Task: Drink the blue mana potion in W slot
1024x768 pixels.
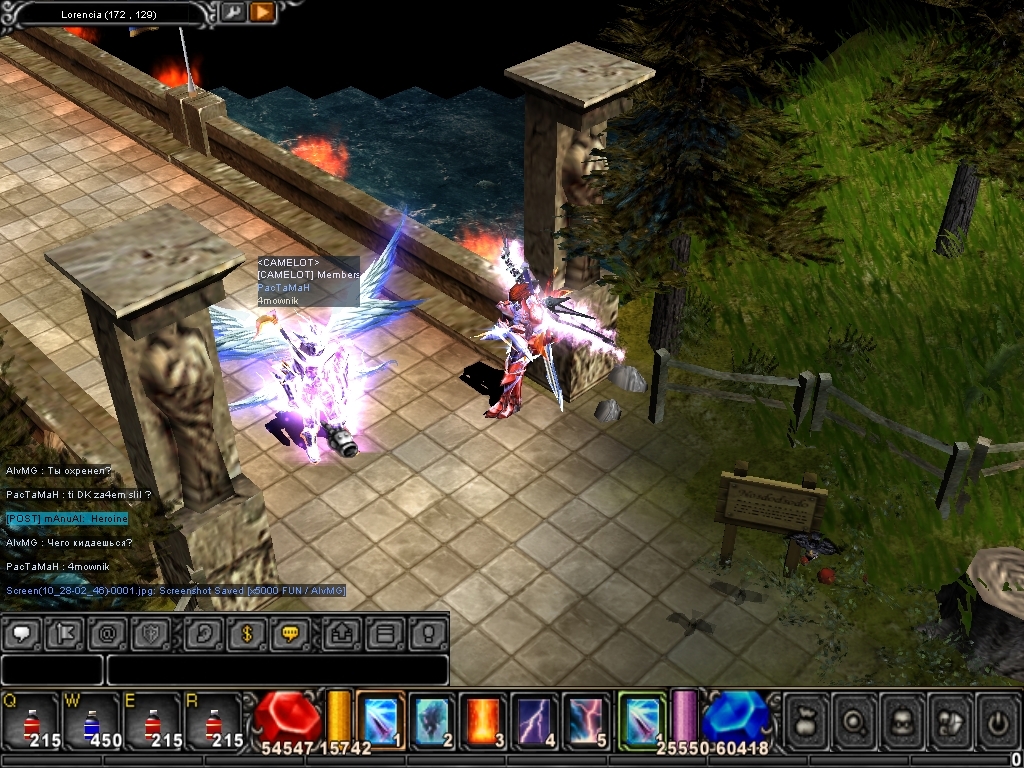Action: click(x=92, y=720)
